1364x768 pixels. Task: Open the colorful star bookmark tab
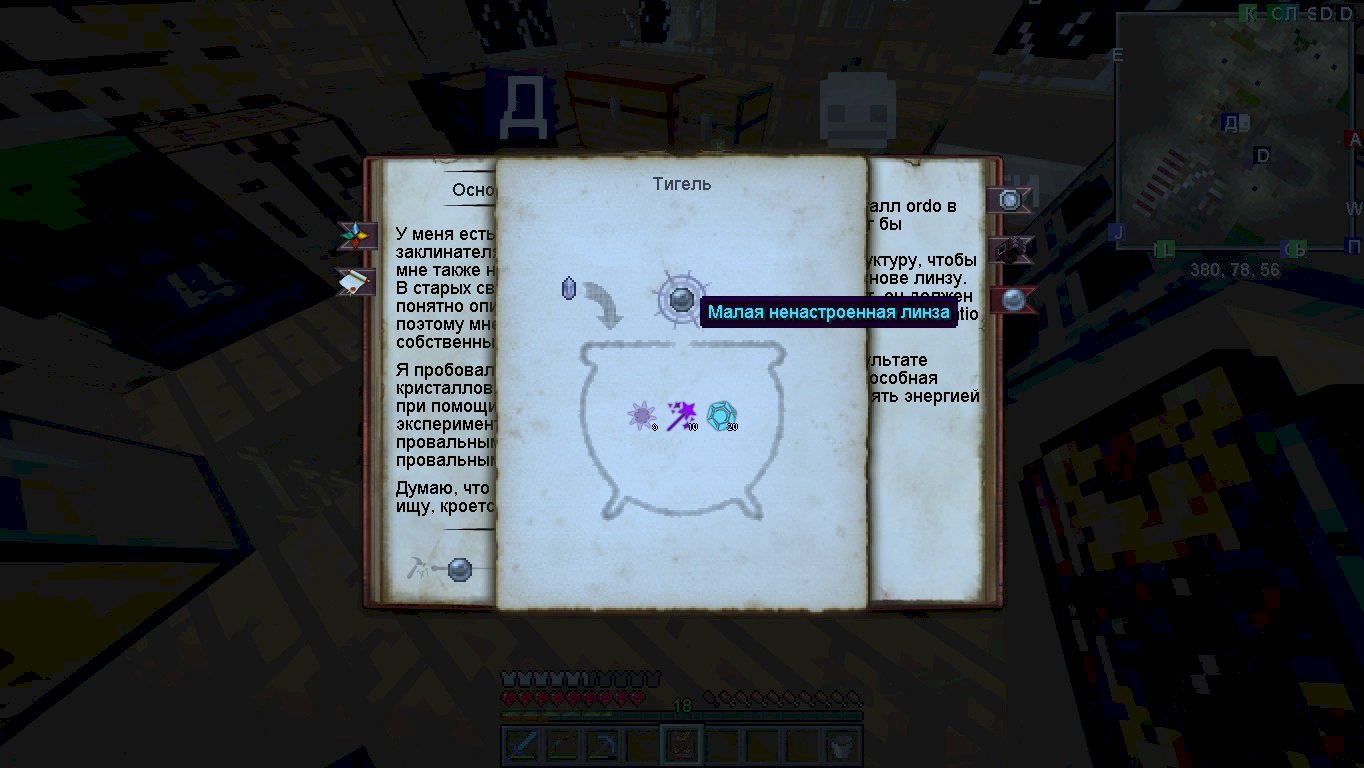coord(357,237)
